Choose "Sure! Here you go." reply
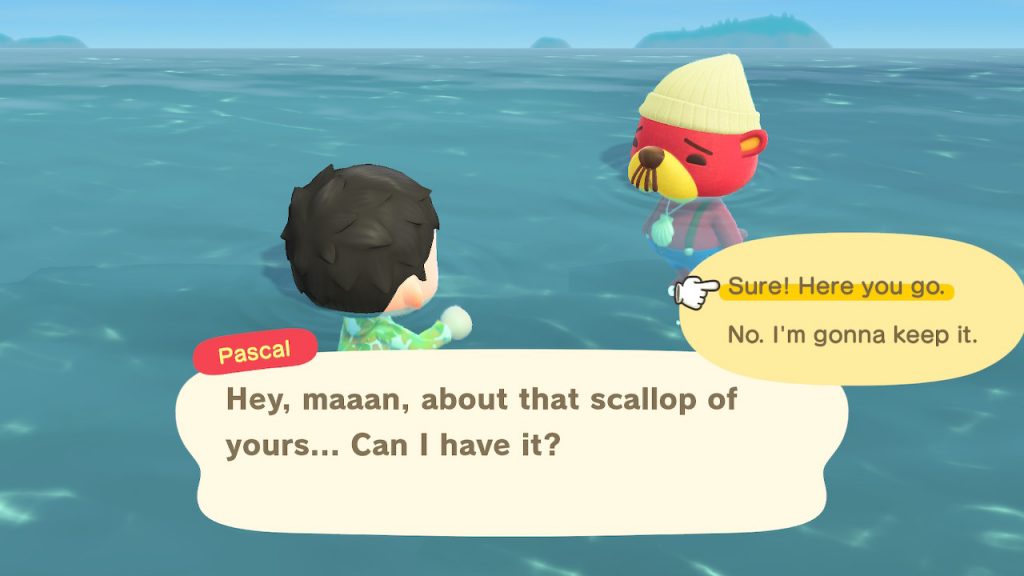The height and width of the screenshot is (576, 1024). pyautogui.click(x=836, y=288)
